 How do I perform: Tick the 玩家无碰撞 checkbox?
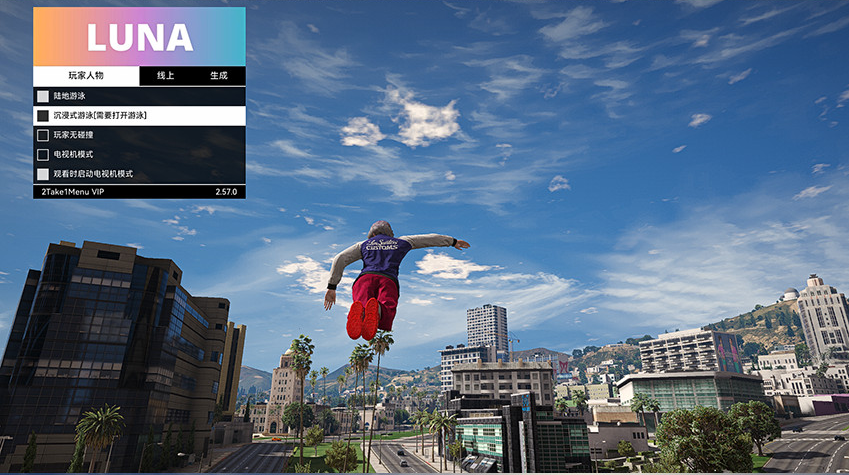point(43,135)
